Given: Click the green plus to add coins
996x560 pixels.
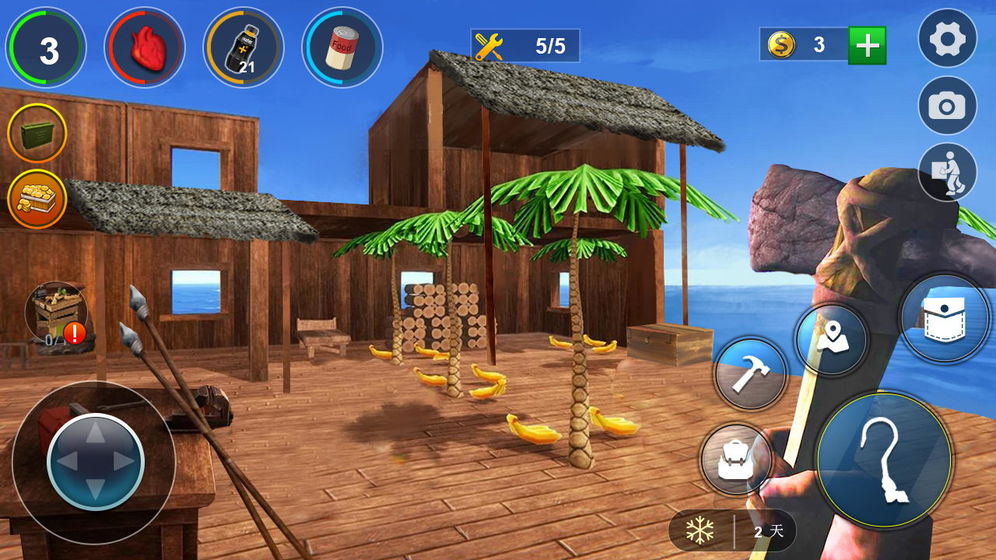Looking at the screenshot, I should point(866,45).
